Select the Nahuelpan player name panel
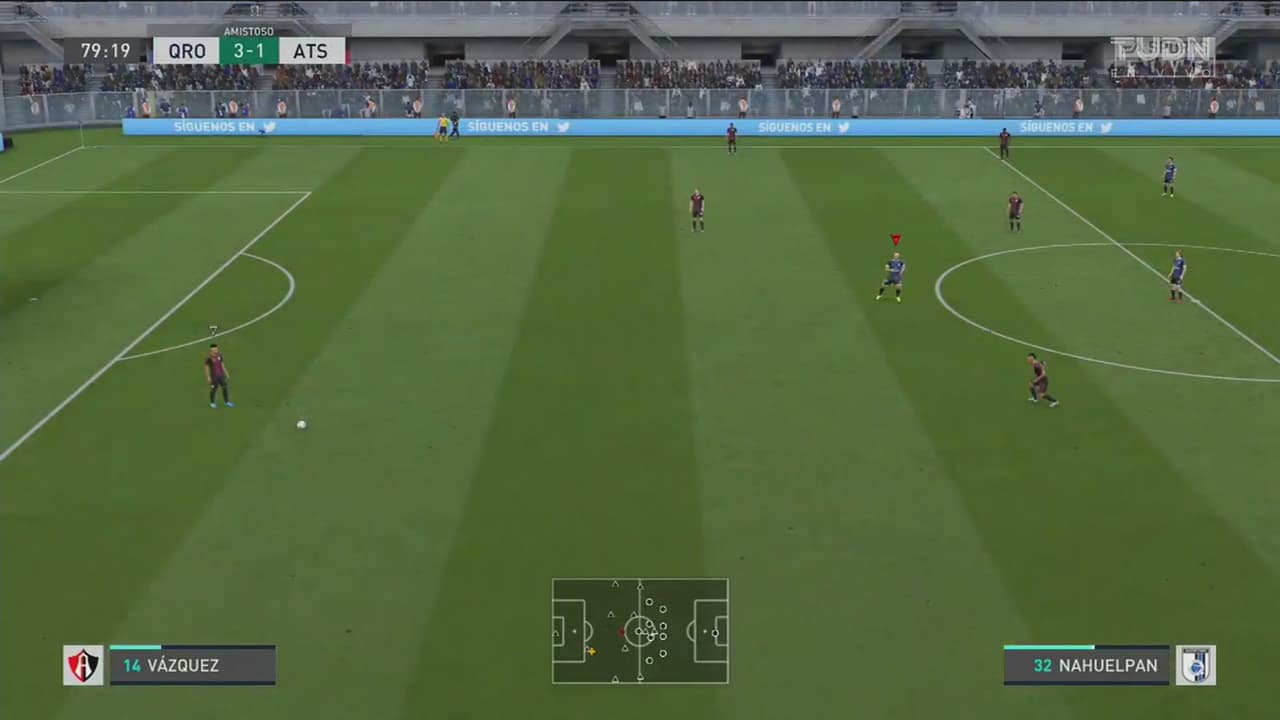Image resolution: width=1280 pixels, height=720 pixels. (x=1086, y=665)
